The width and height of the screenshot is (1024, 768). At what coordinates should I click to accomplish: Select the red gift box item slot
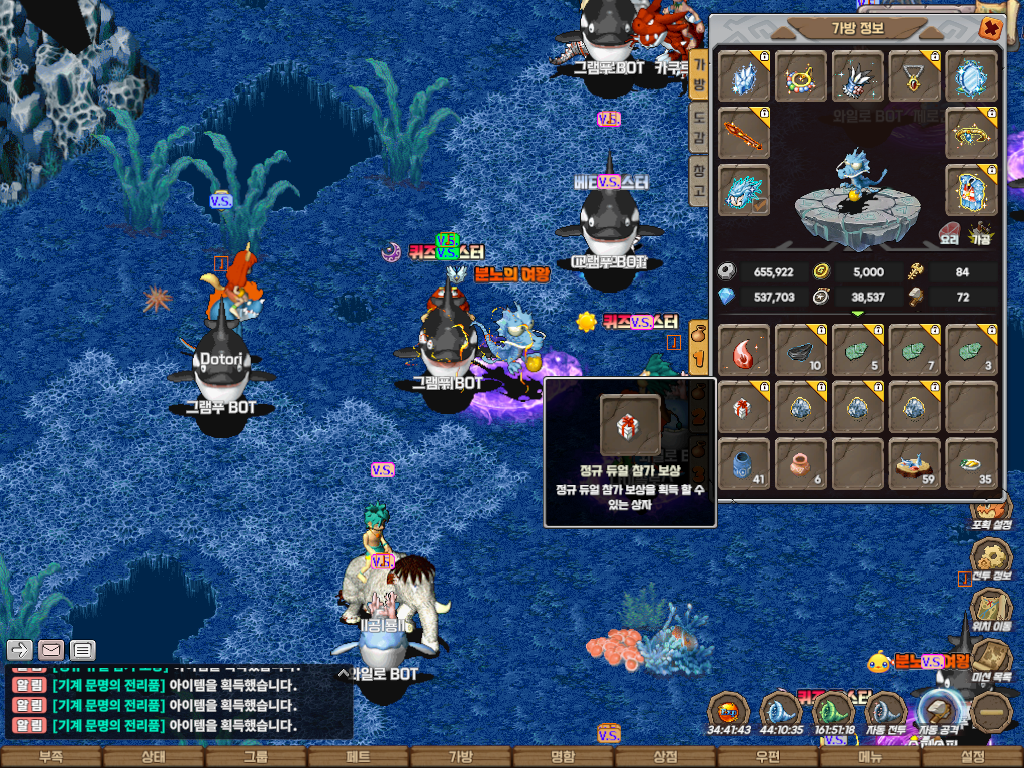(x=743, y=407)
